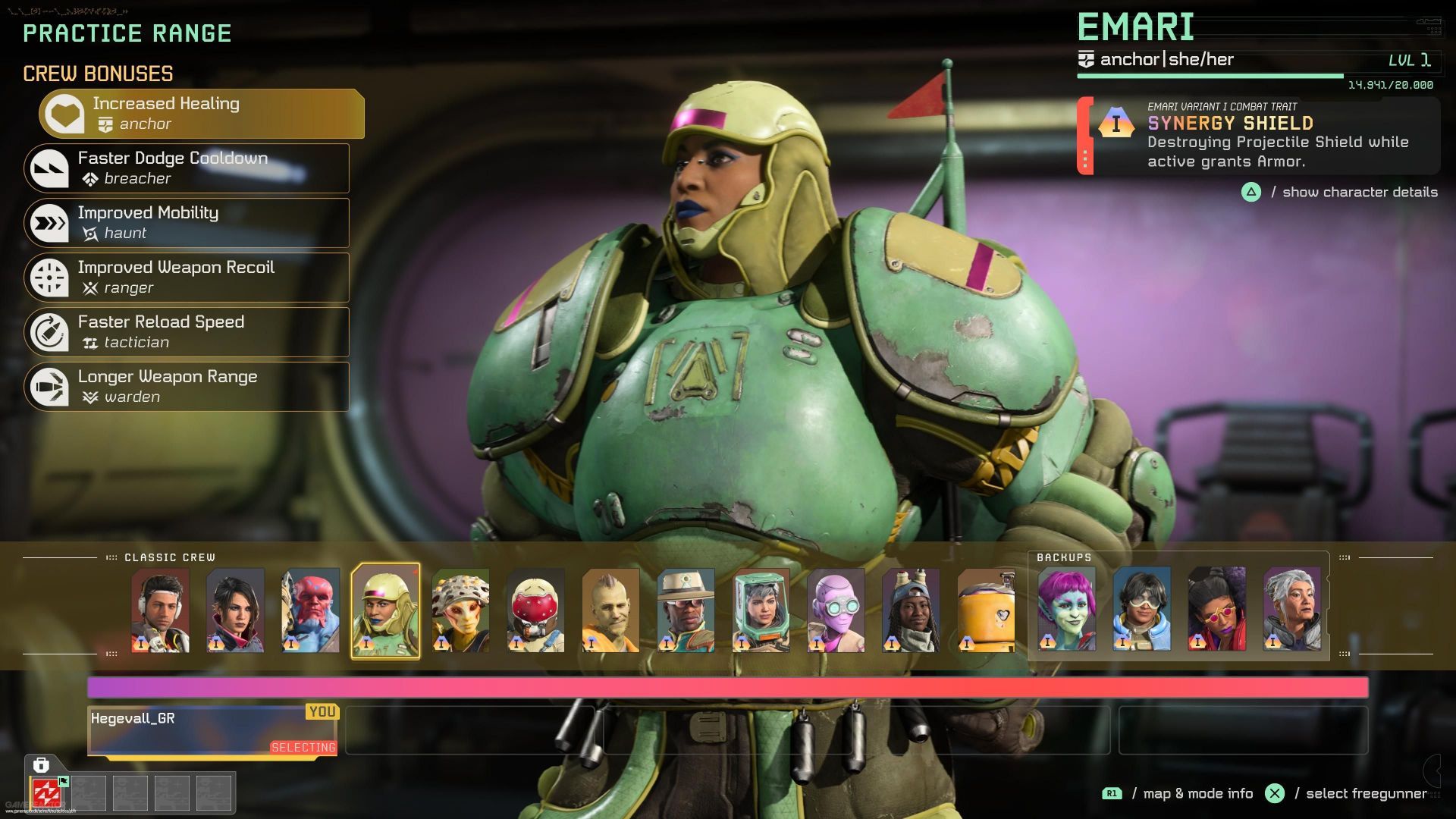Select the Improved Mobility haunt bonus

(187, 223)
